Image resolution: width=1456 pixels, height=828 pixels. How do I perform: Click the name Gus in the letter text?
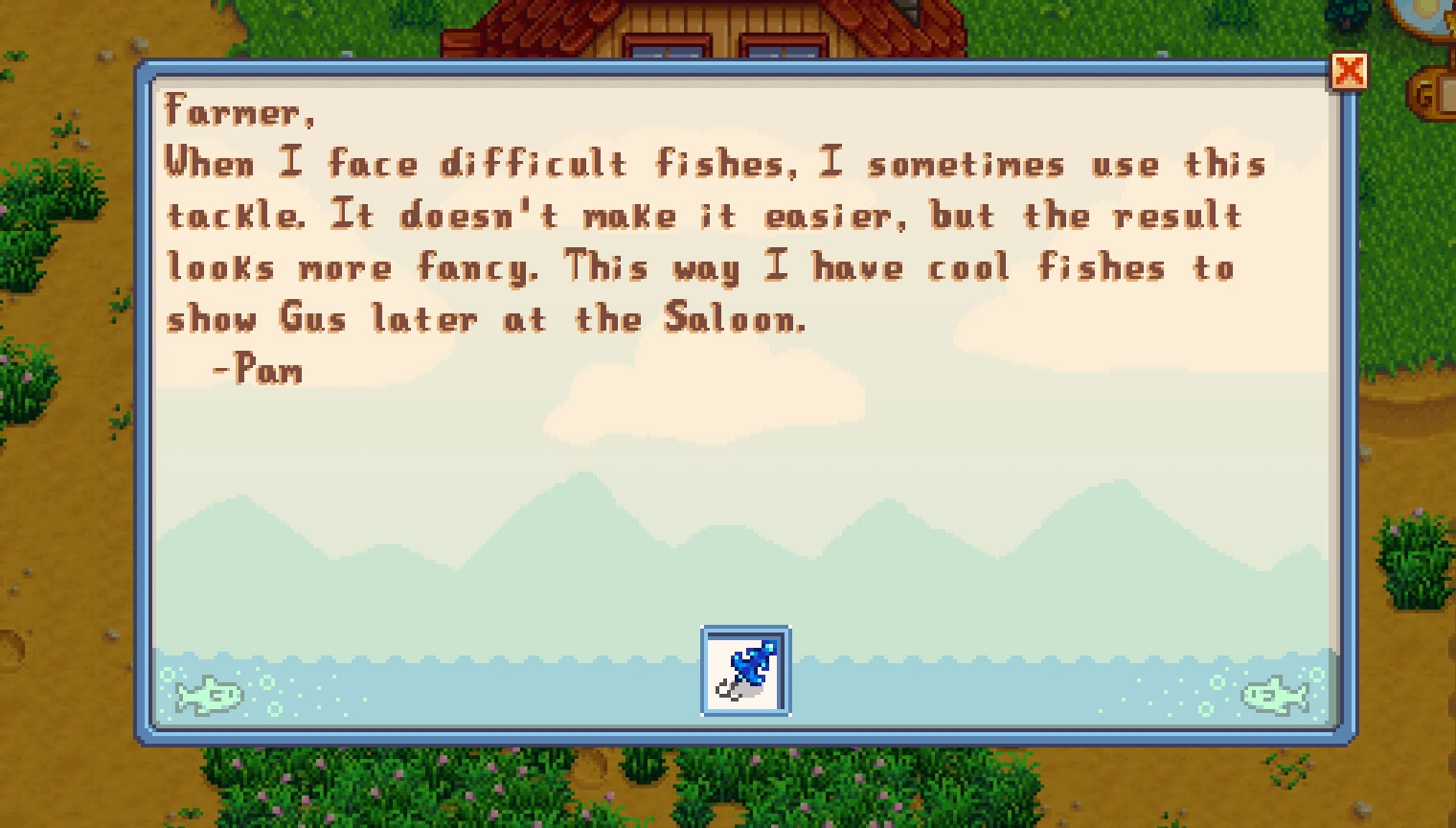tap(310, 318)
